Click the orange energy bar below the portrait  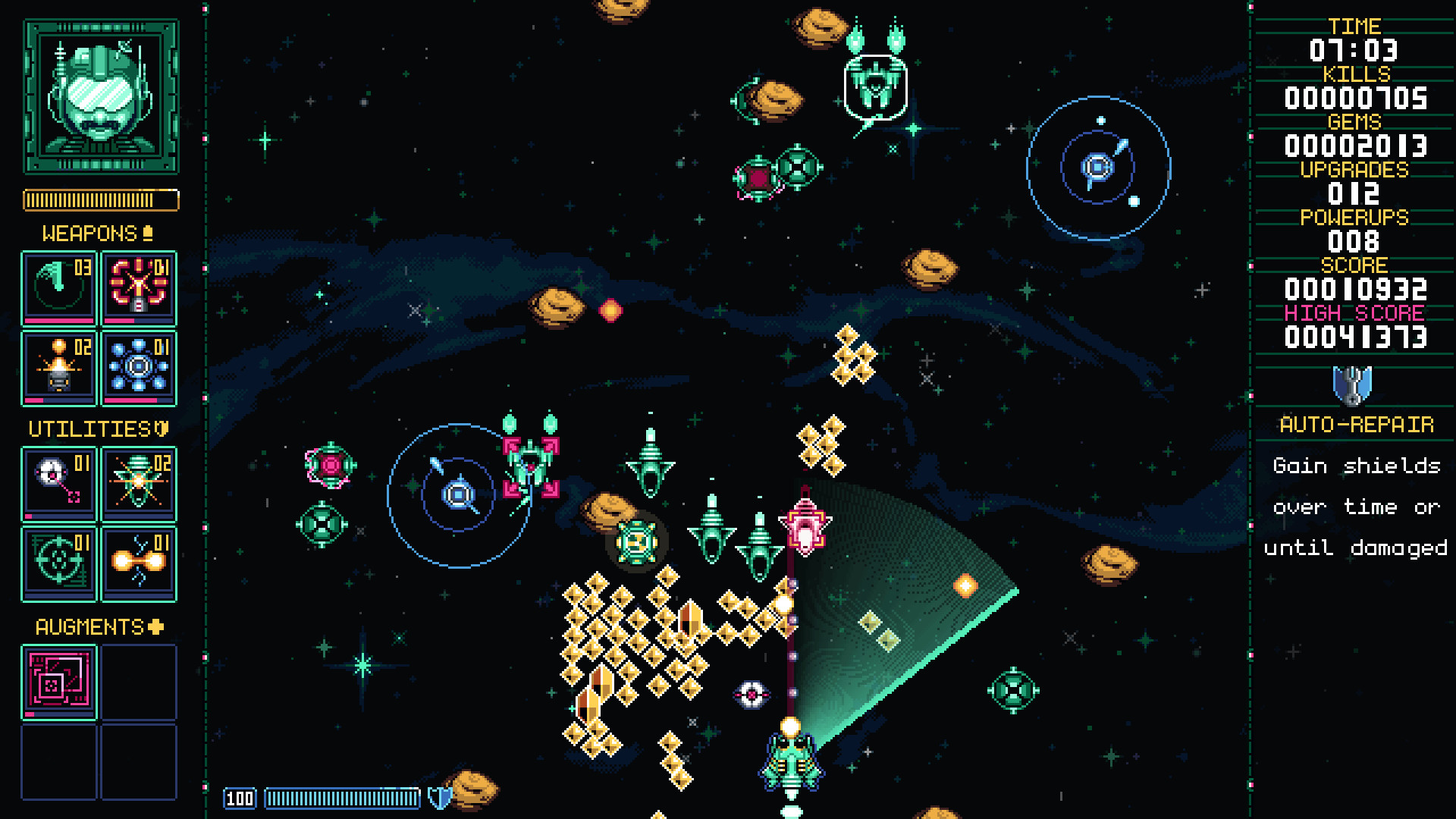pyautogui.click(x=100, y=199)
